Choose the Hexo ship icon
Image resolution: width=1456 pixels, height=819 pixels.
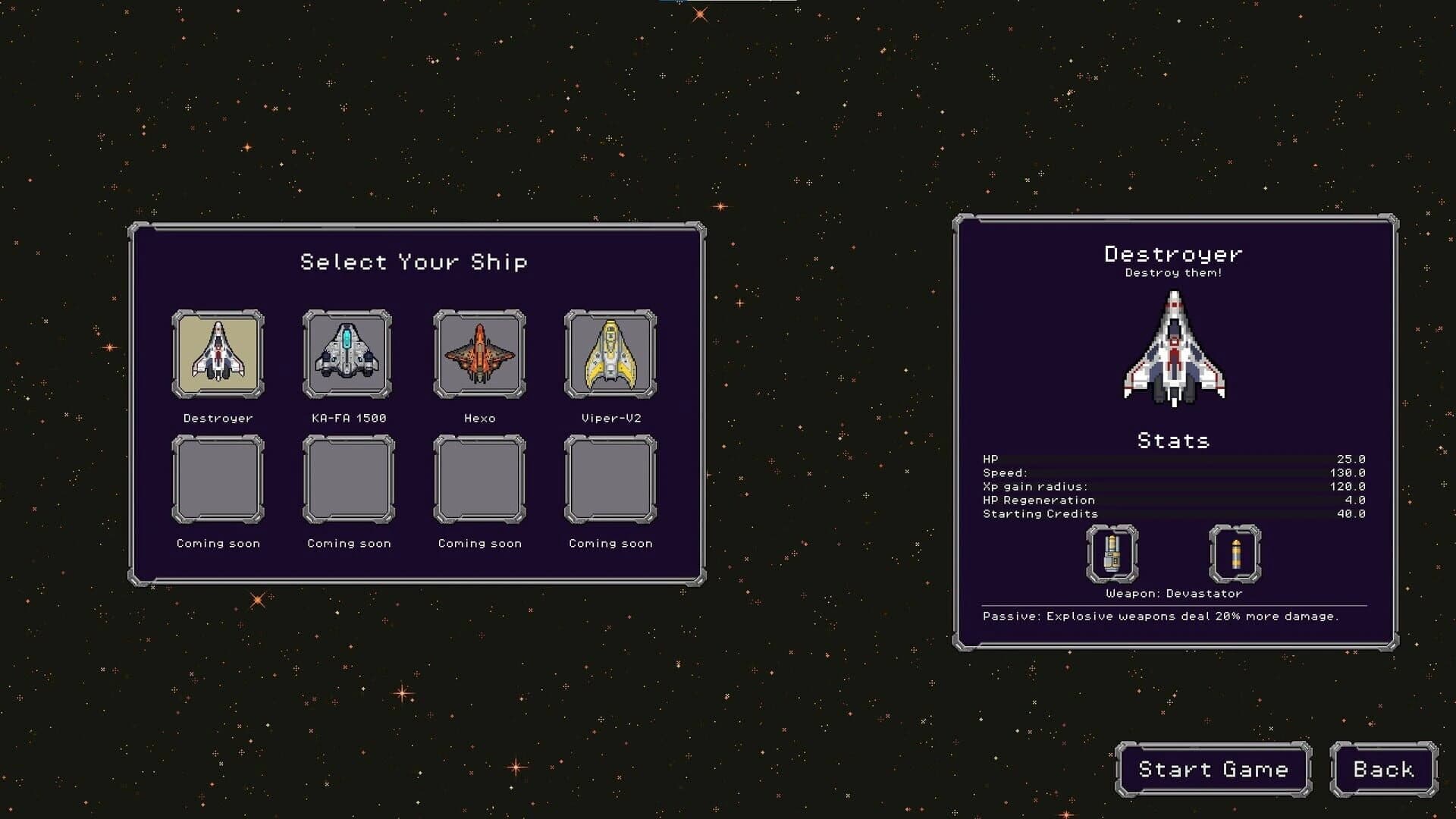coord(479,354)
